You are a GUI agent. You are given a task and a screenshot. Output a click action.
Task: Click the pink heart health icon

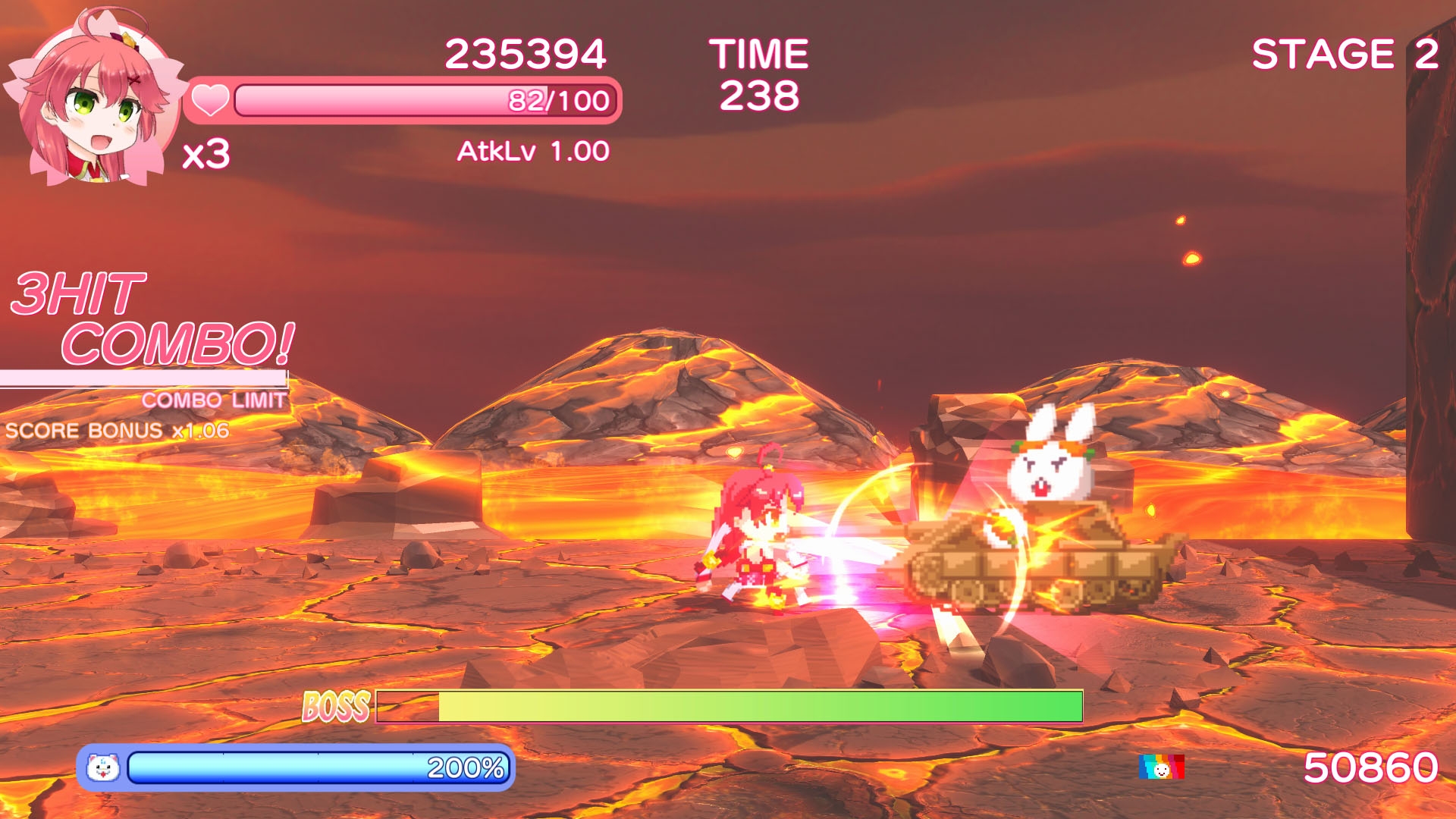[x=209, y=100]
